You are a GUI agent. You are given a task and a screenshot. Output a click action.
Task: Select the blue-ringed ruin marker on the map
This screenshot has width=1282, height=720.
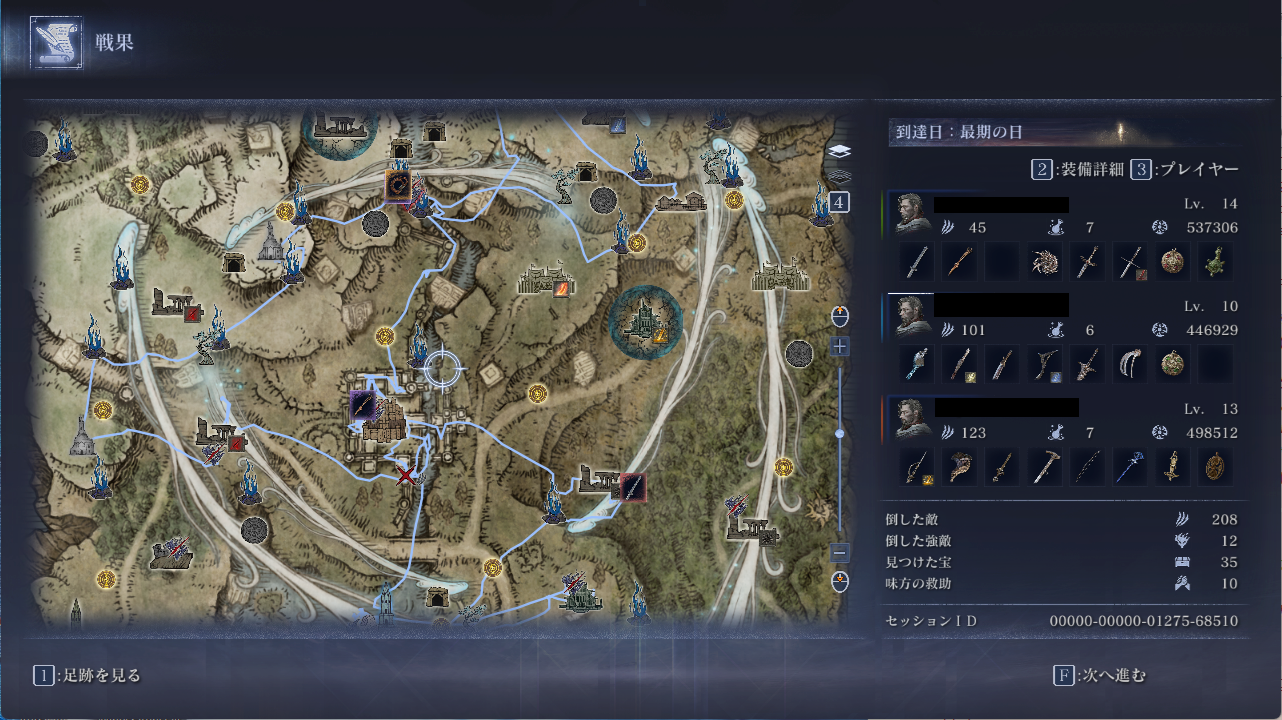click(645, 322)
